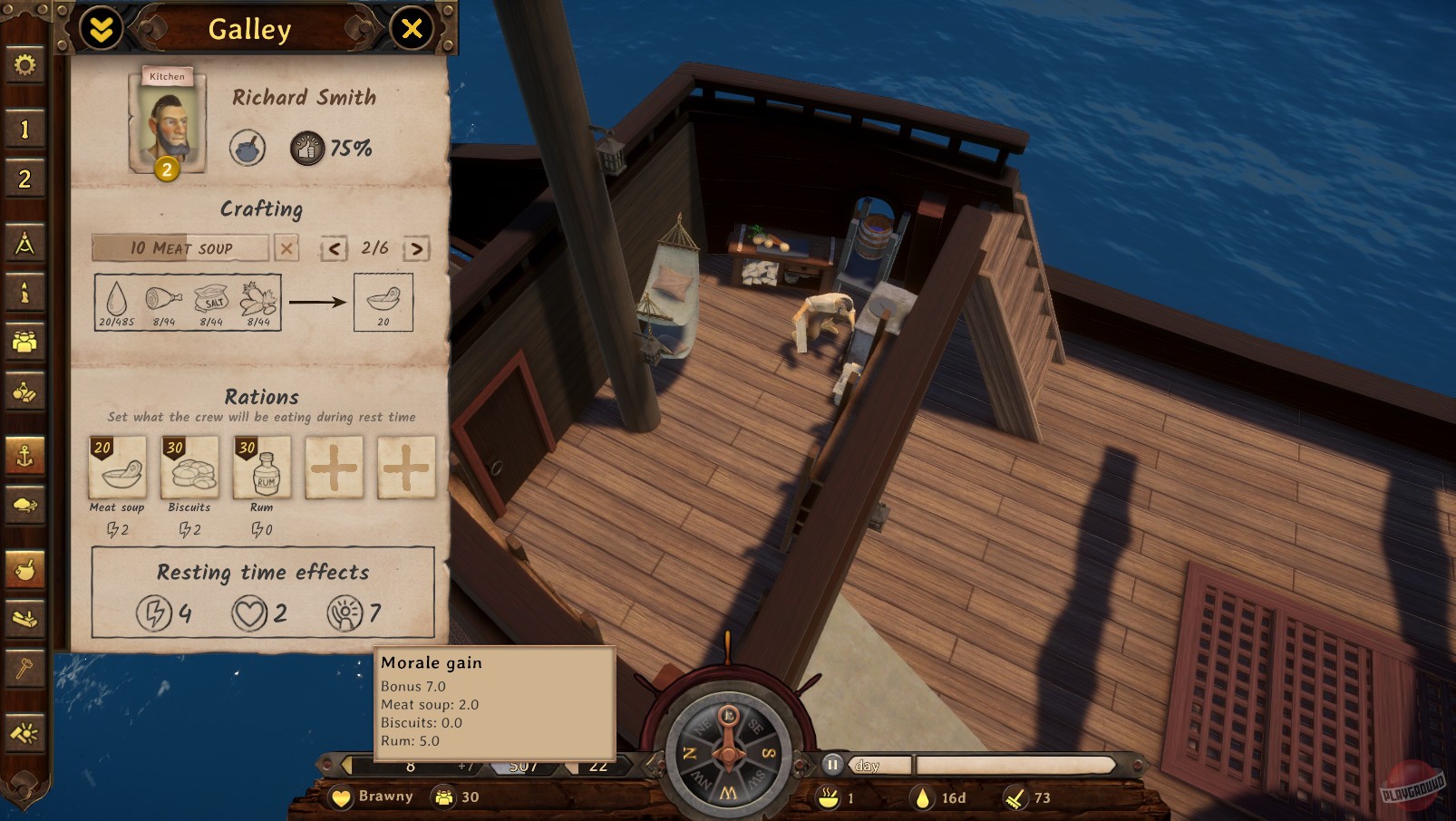This screenshot has height=821, width=1456.
Task: Open the settings gear in the sidebar
Action: (24, 64)
